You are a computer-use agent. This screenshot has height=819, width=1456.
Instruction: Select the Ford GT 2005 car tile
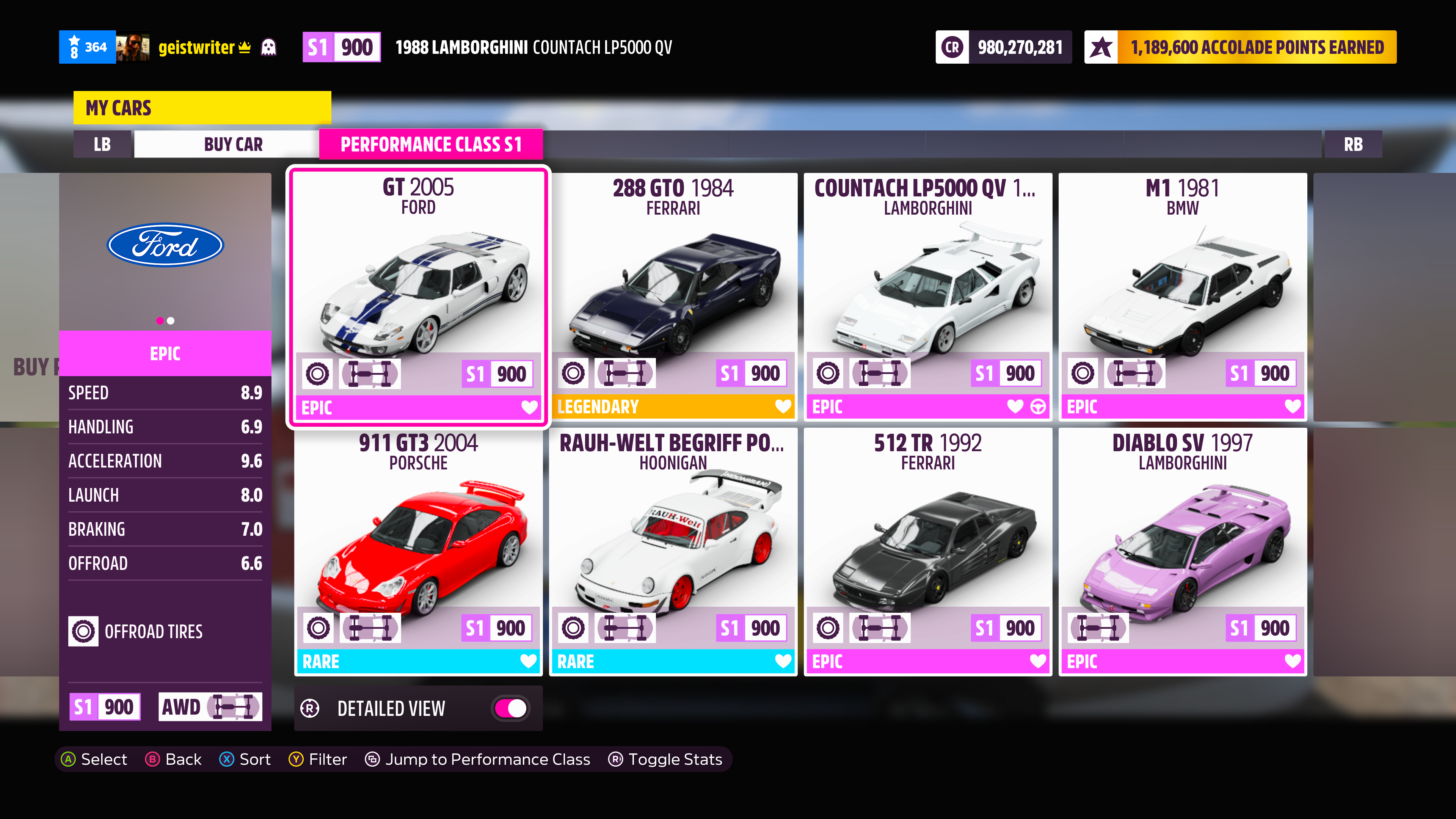pos(418,294)
